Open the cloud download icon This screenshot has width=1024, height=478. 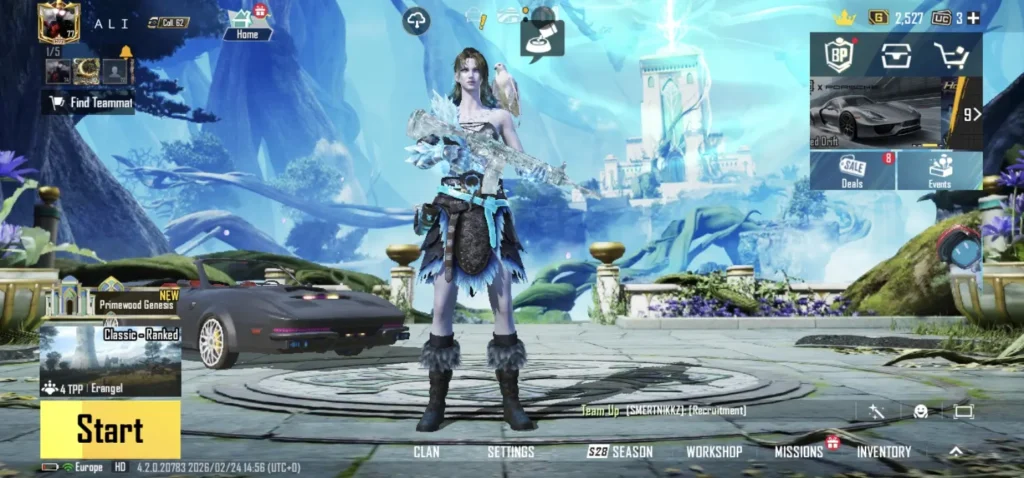click(416, 20)
